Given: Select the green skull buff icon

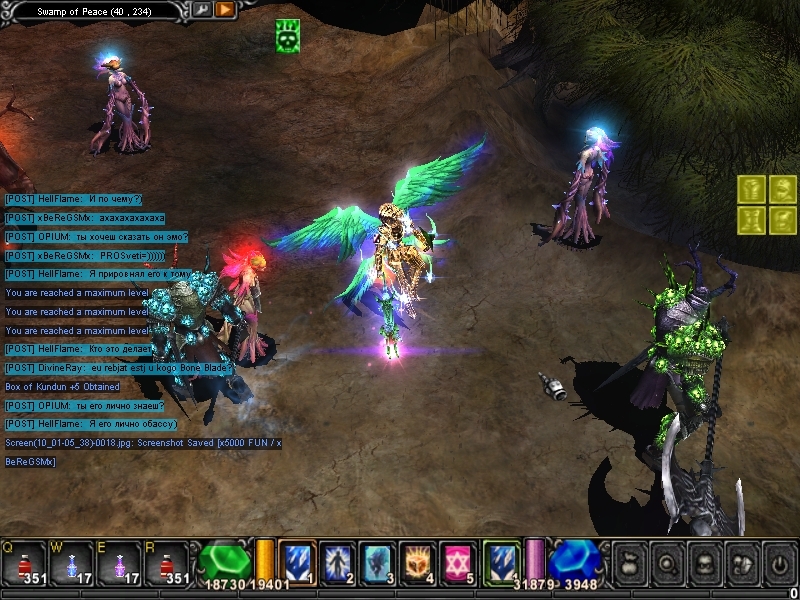Looking at the screenshot, I should 288,37.
